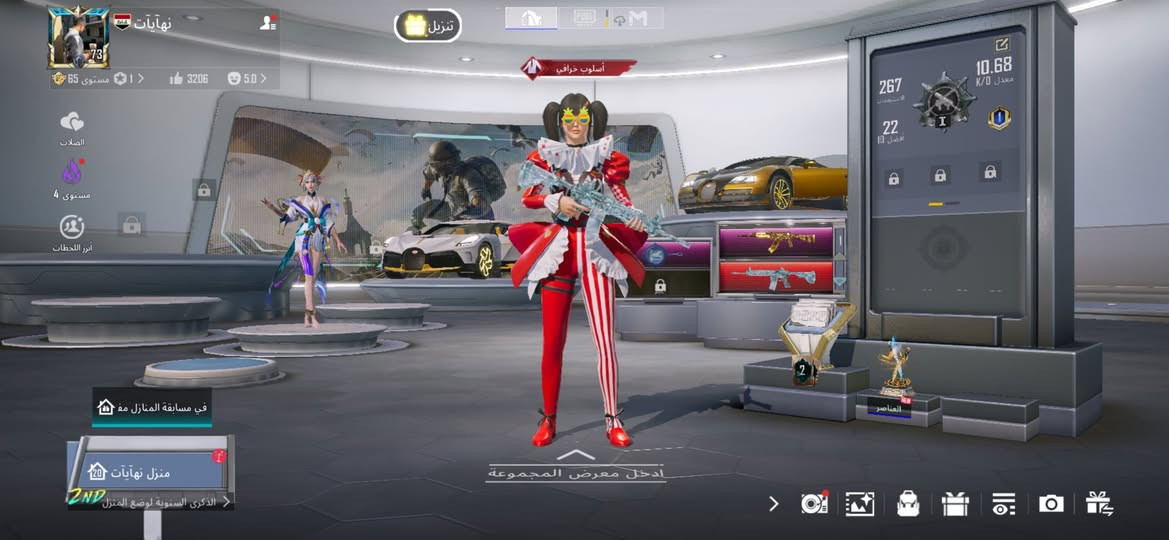The width and height of the screenshot is (1169, 540).
Task: Open the home sign with 2ND badge
Action: 150,472
